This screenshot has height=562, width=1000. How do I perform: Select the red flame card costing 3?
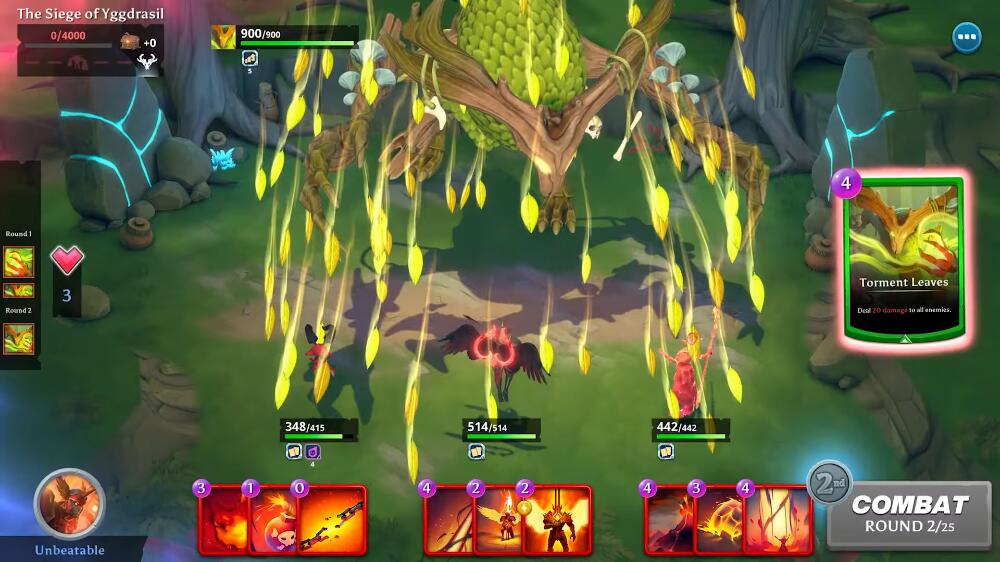click(x=222, y=519)
